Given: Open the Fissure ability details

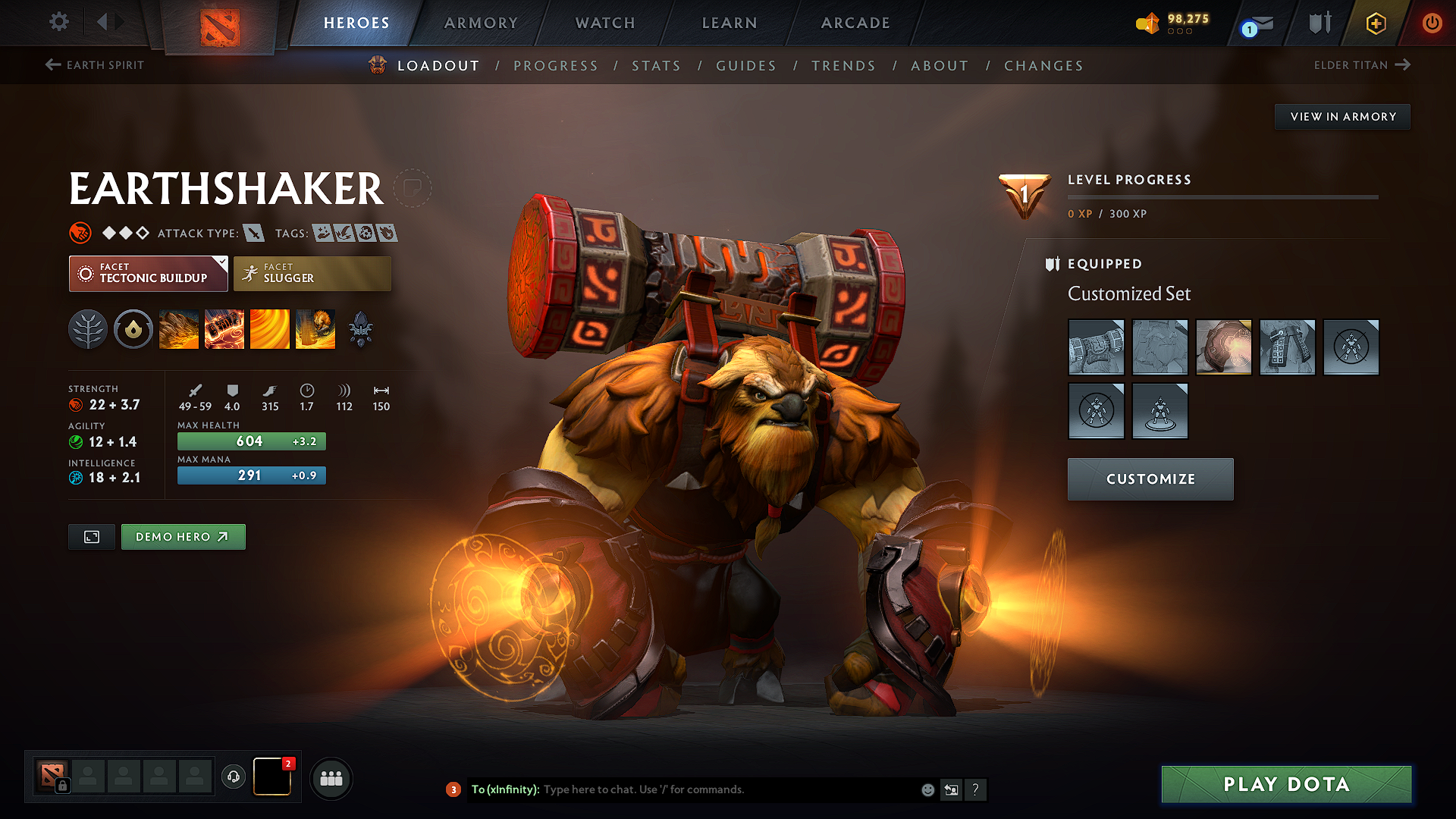Looking at the screenshot, I should (179, 329).
